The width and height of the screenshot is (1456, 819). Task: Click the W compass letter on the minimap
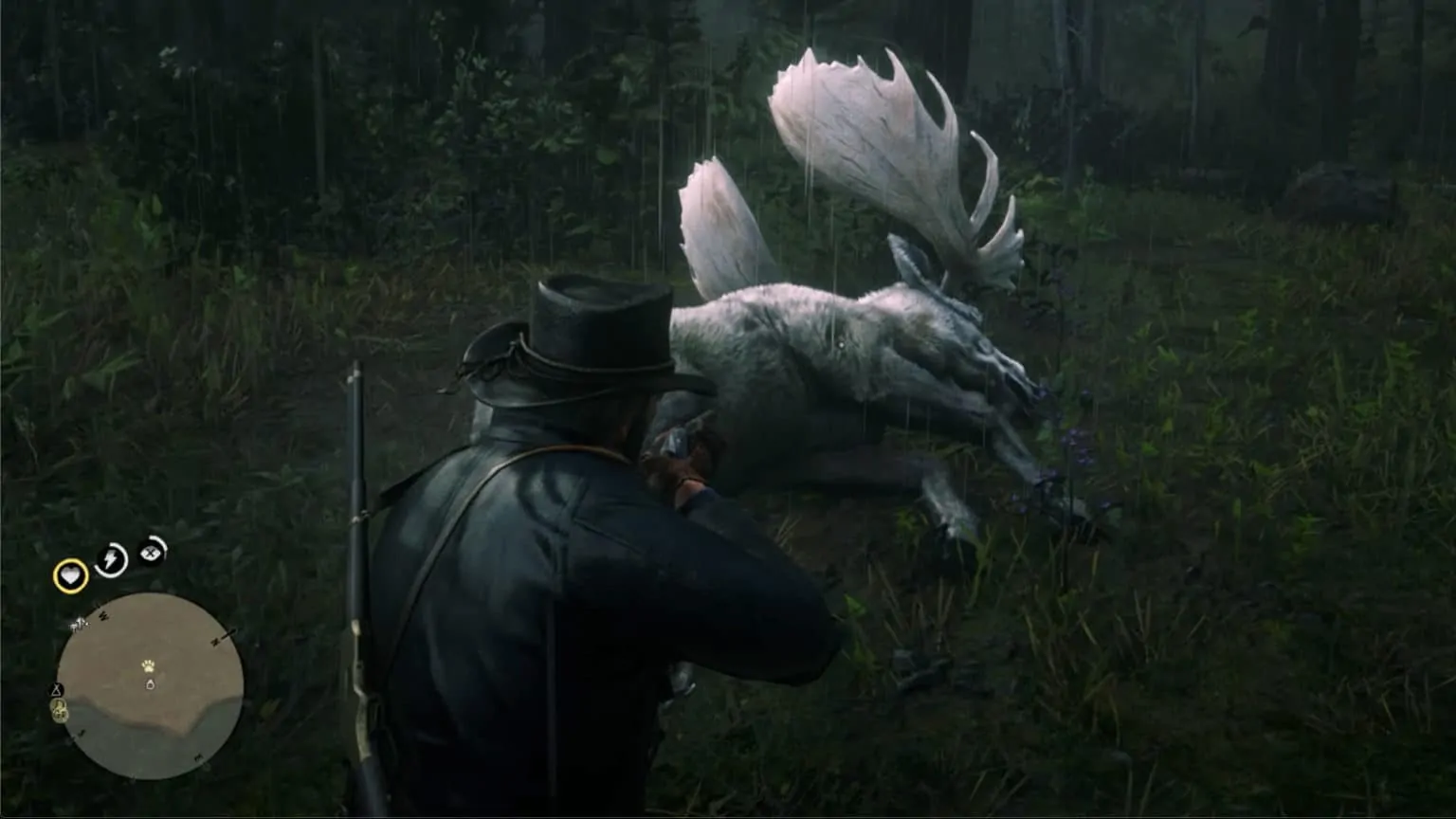(102, 615)
